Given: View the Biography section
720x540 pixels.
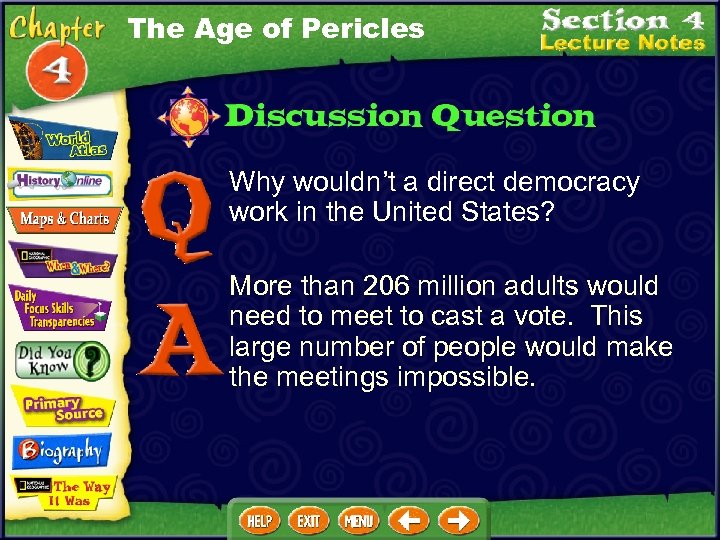Looking at the screenshot, I should 60,452.
